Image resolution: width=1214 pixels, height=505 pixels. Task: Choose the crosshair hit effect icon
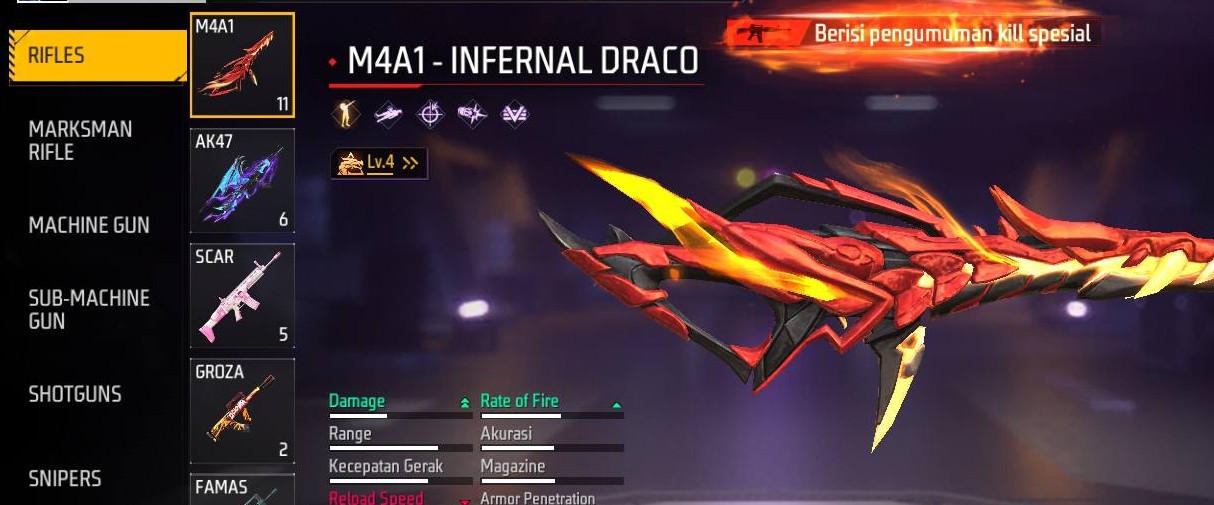430,115
